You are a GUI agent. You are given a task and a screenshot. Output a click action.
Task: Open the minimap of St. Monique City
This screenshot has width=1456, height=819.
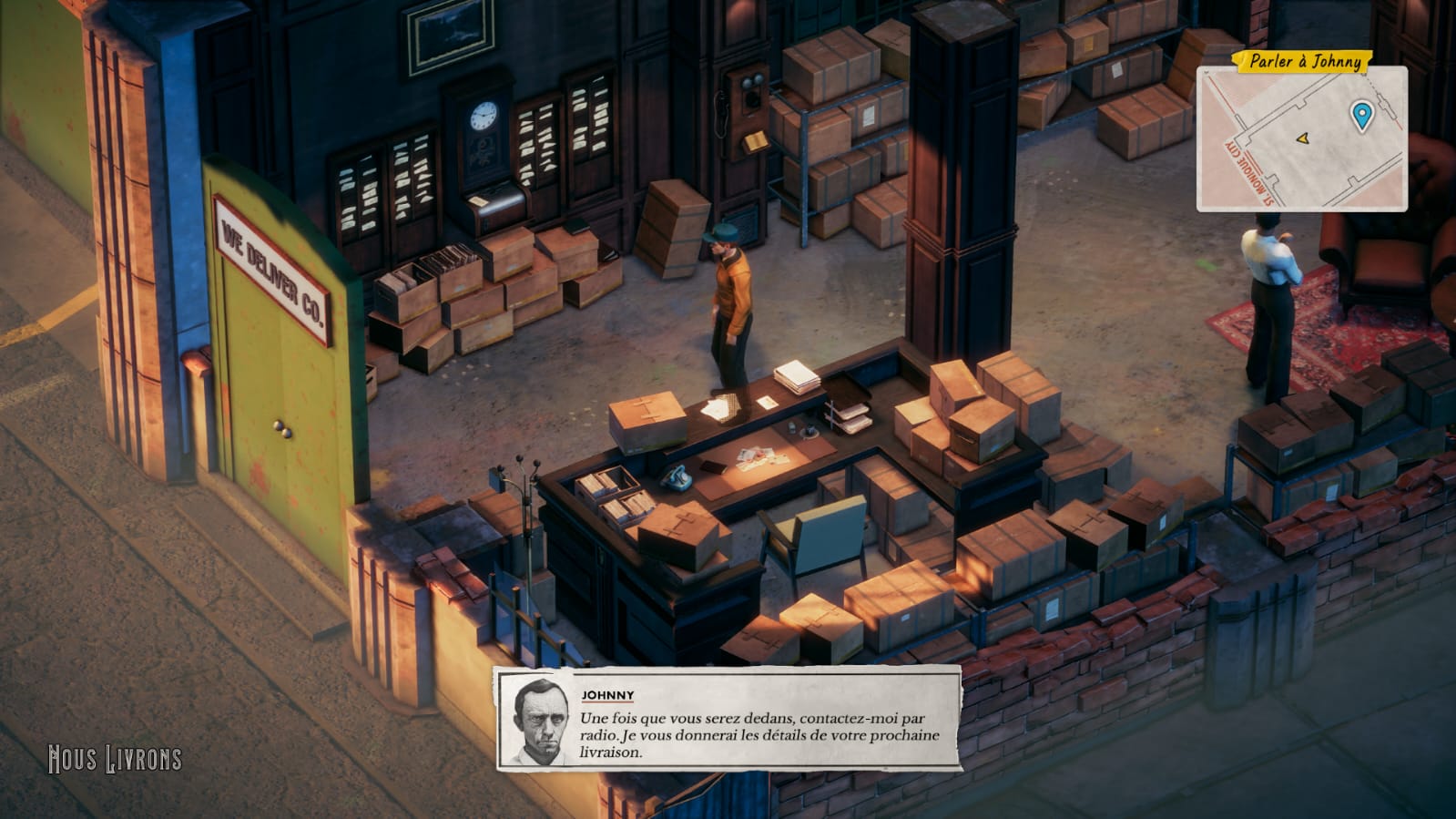(x=1300, y=141)
